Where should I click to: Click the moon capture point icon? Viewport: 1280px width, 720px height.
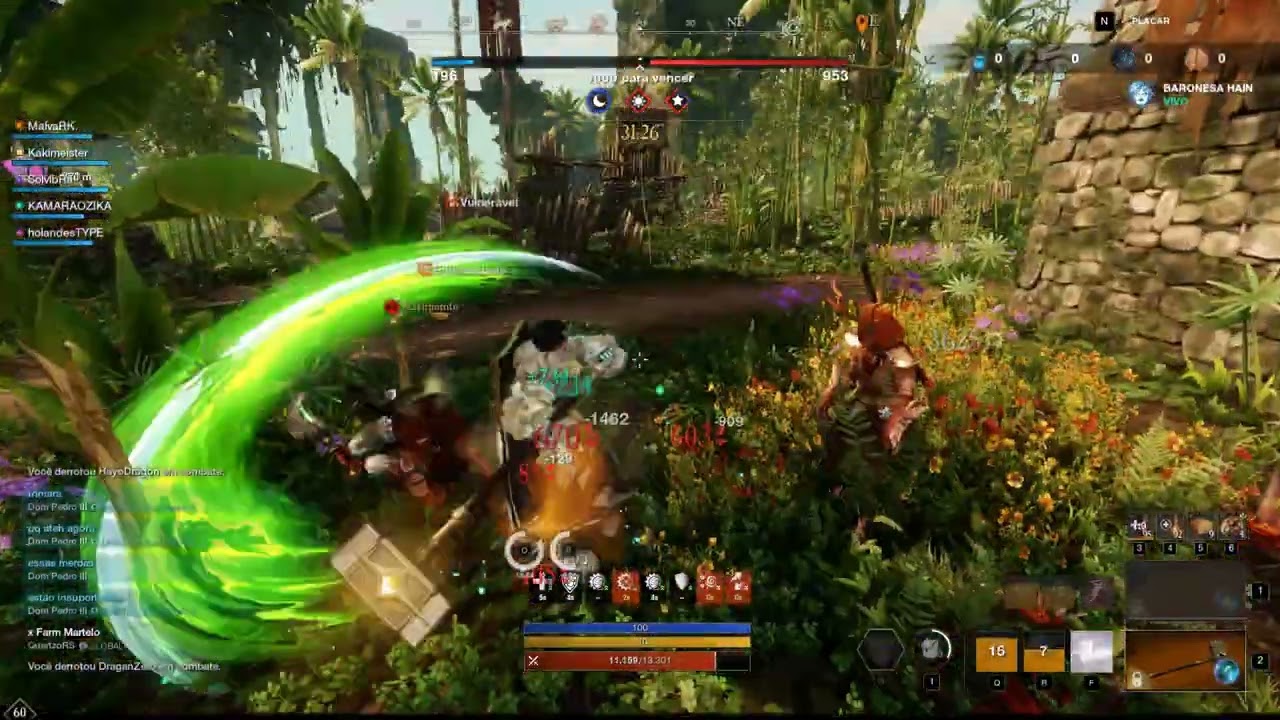click(x=599, y=101)
